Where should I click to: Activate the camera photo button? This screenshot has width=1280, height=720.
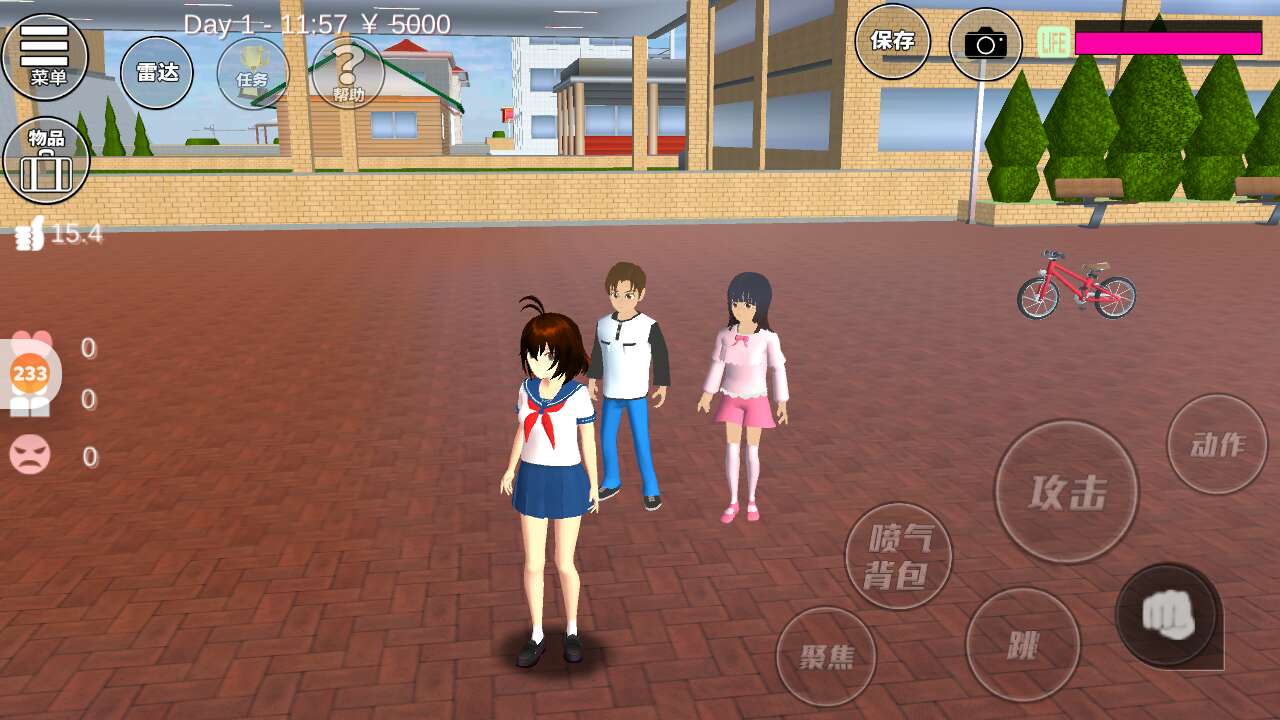[985, 44]
